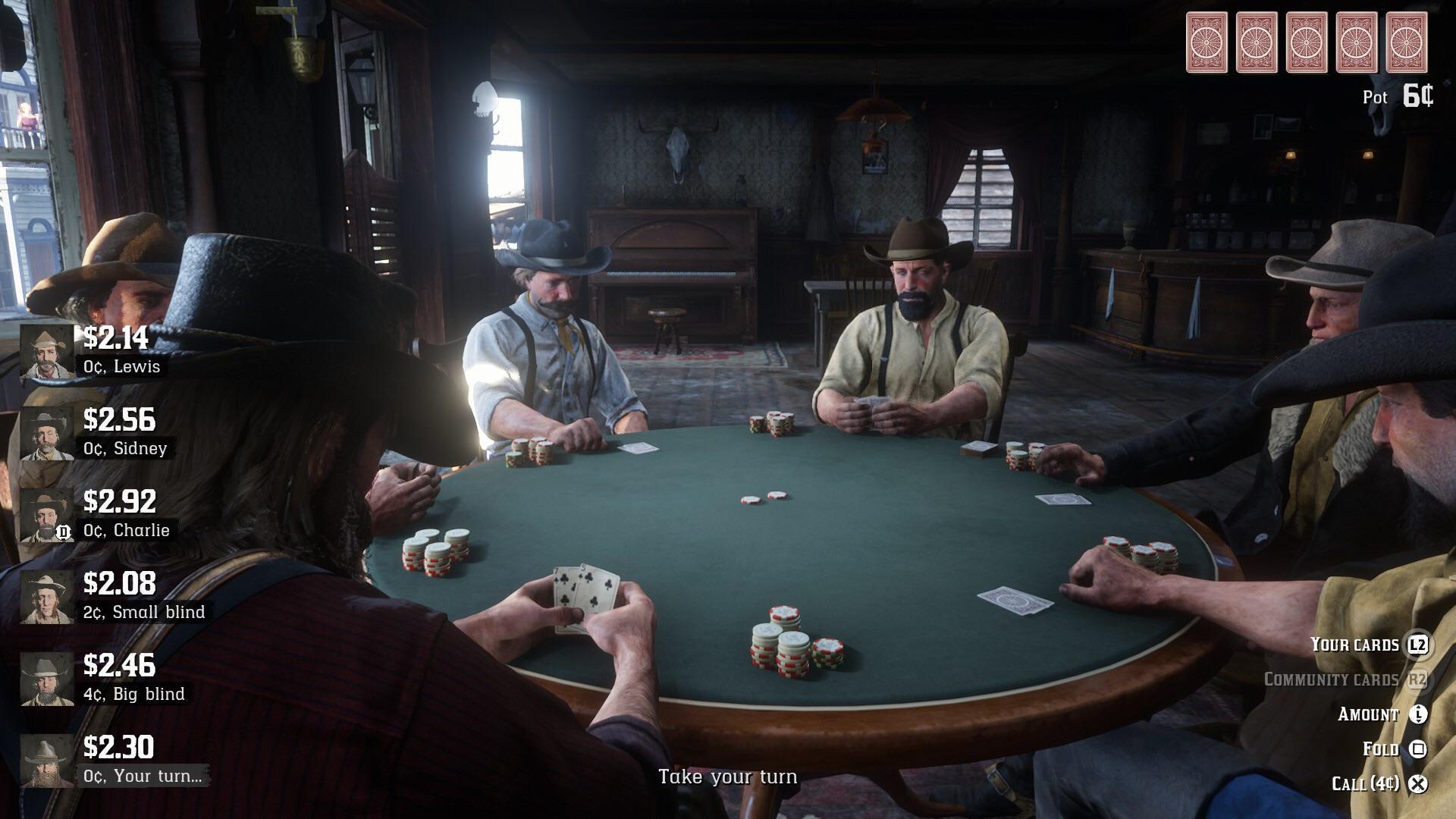Toggle viewing the Community cards

tap(1331, 679)
